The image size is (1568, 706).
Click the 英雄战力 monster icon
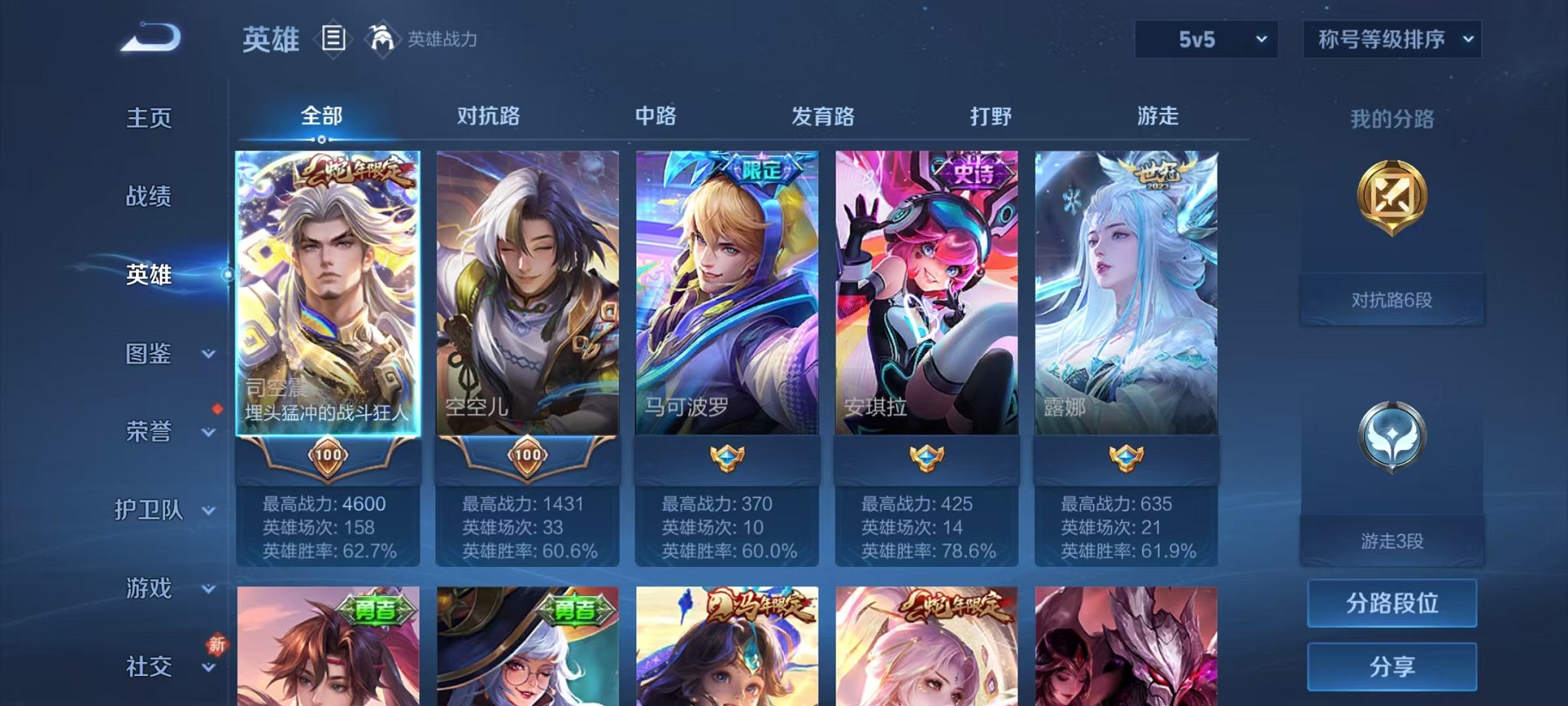381,36
